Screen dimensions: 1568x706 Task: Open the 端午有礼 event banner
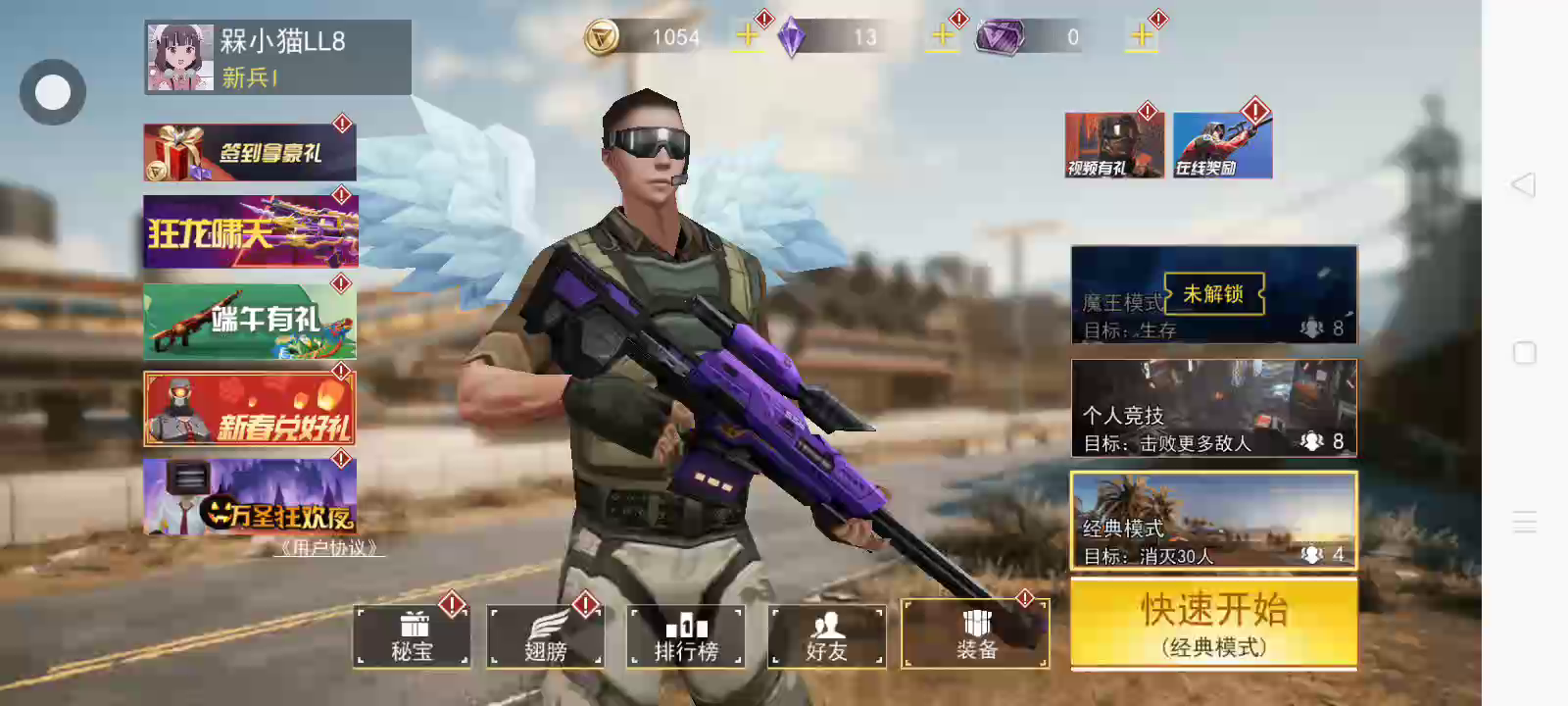pos(250,322)
